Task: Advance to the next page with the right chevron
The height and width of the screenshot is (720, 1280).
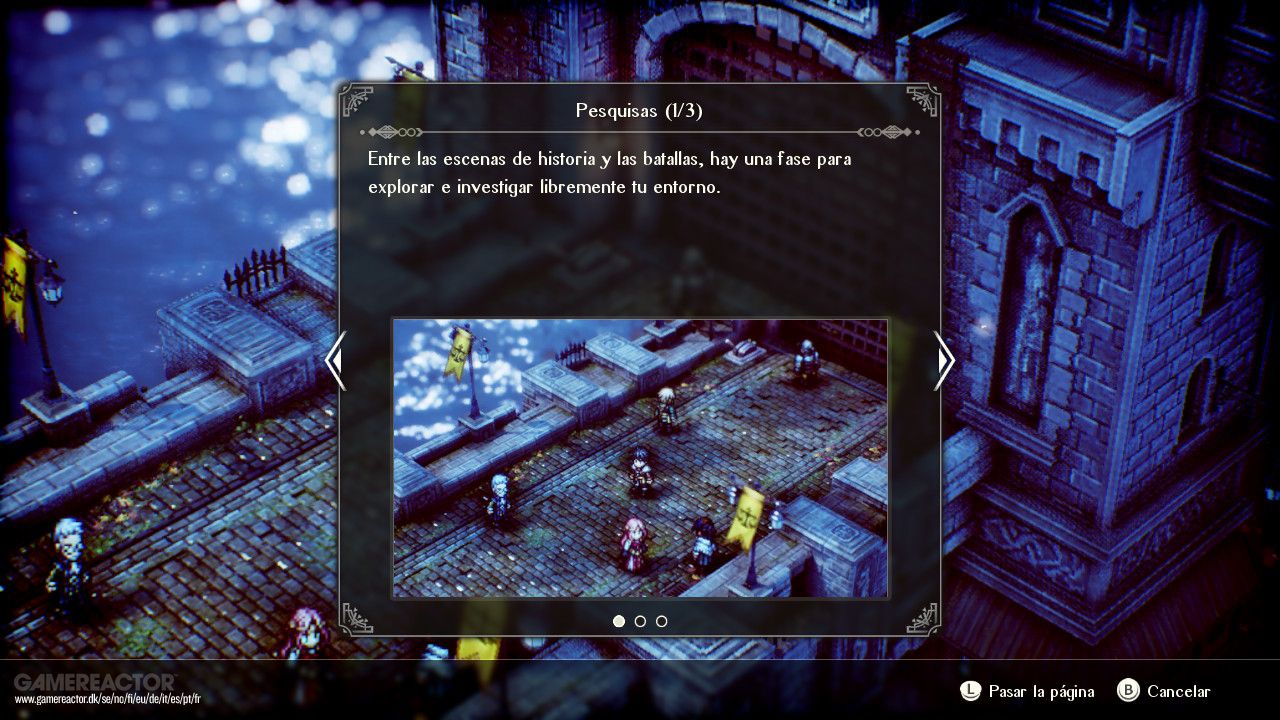Action: tap(944, 361)
